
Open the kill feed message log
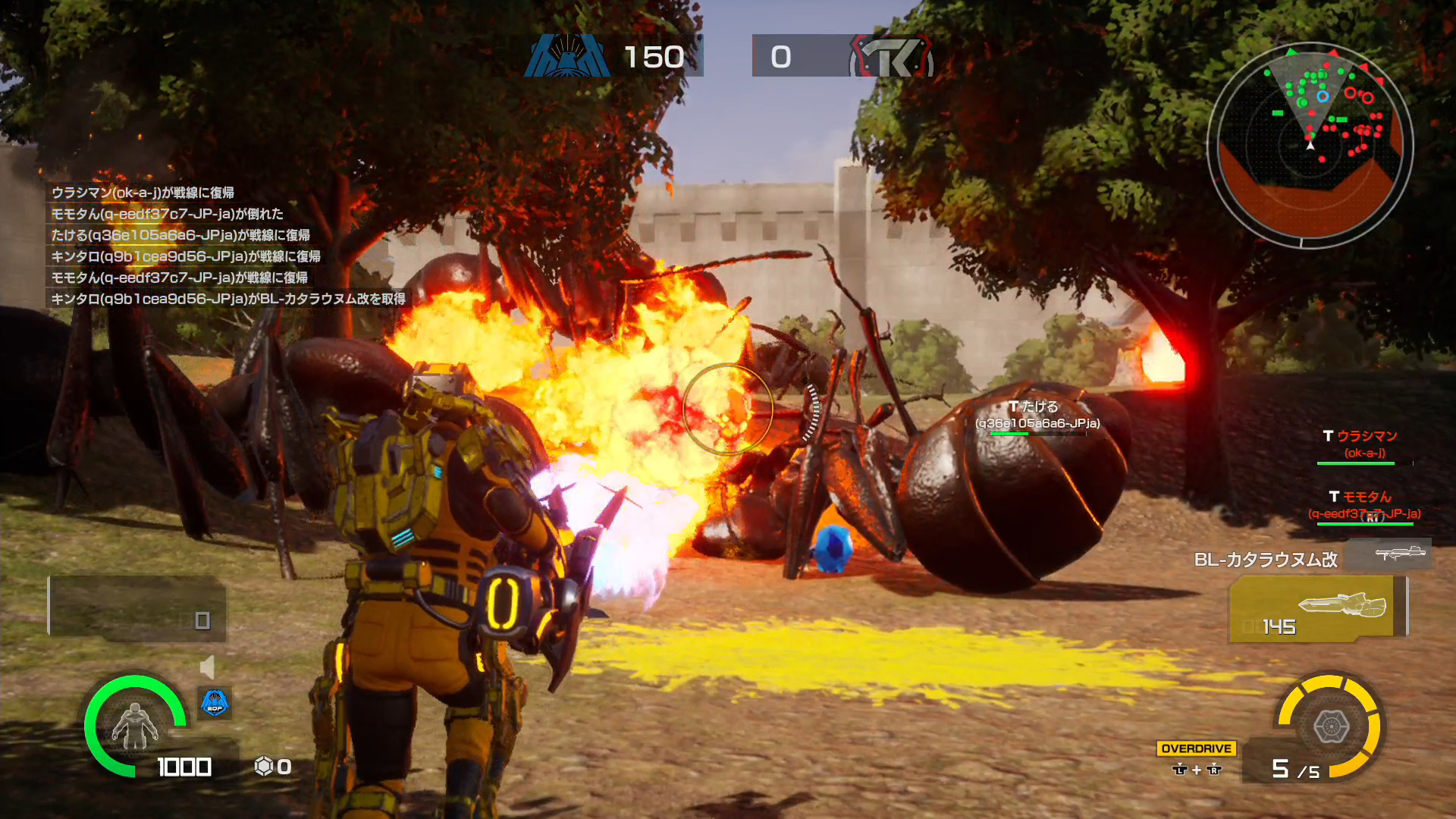[227, 246]
